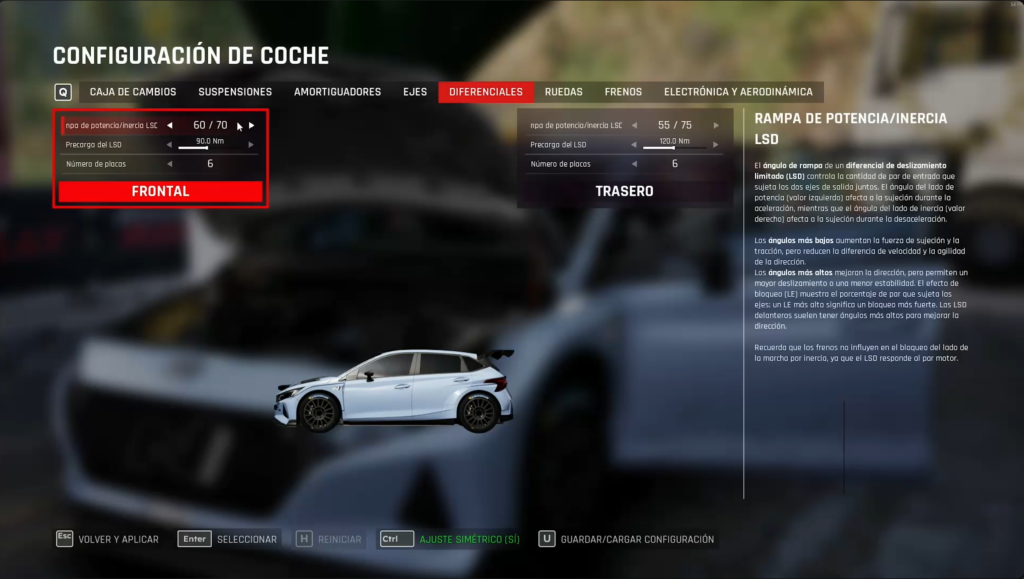Viewport: 1024px width, 579px height.
Task: Raise the rear Precarga del LSD value
Action: (x=716, y=144)
